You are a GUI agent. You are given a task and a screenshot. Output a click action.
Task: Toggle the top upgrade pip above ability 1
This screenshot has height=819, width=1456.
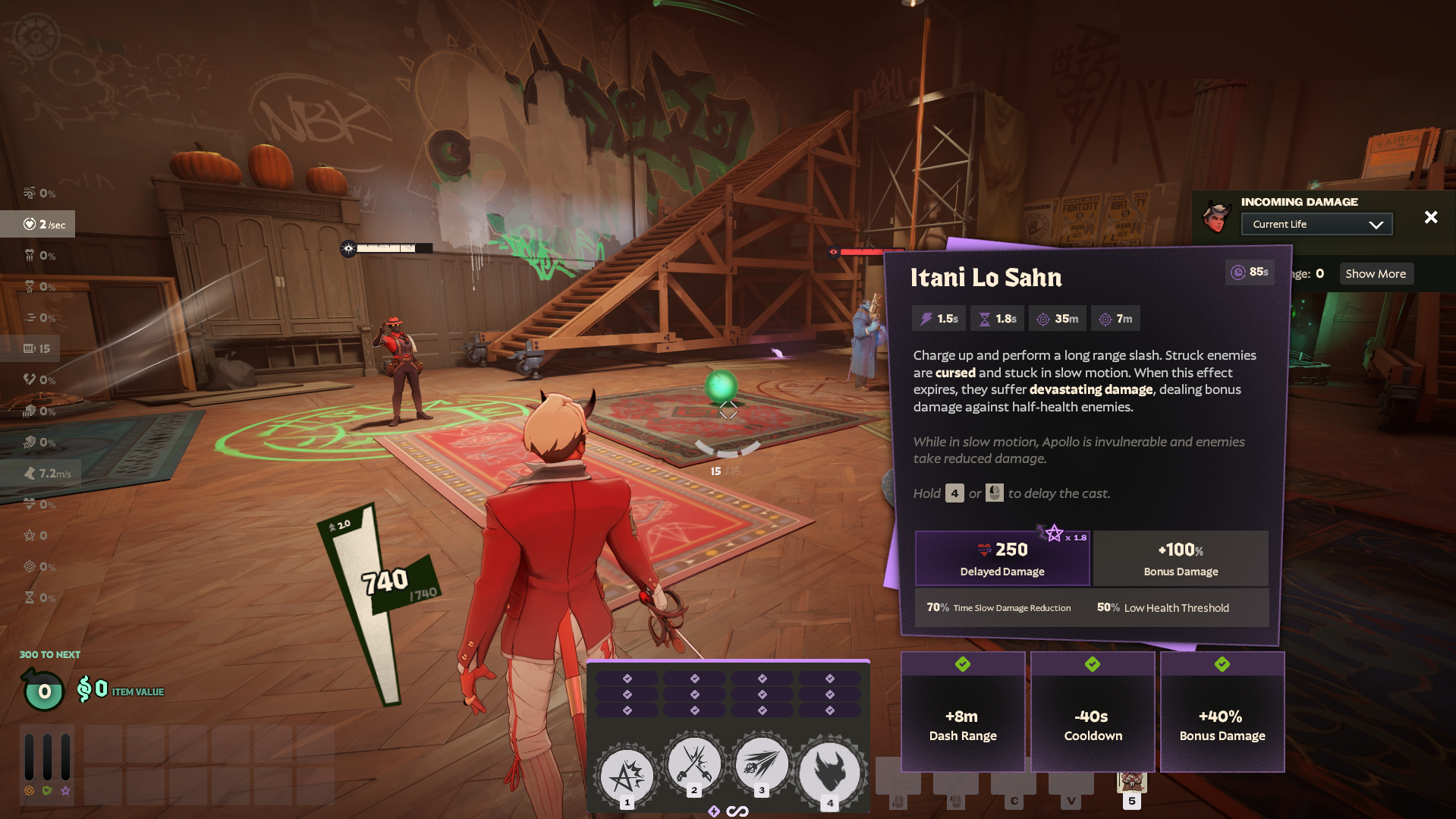click(626, 679)
